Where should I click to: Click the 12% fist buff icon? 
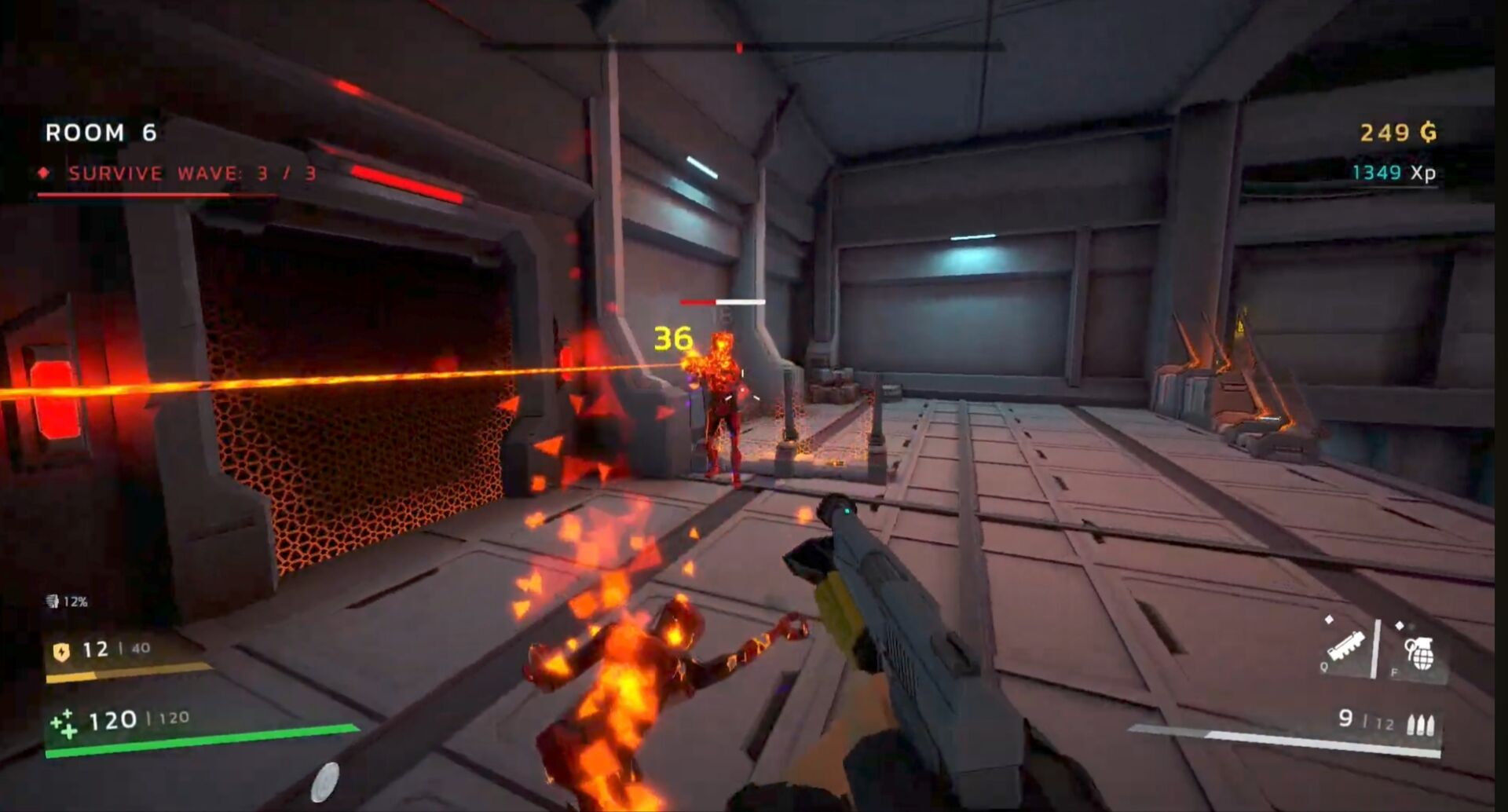pyautogui.click(x=53, y=602)
